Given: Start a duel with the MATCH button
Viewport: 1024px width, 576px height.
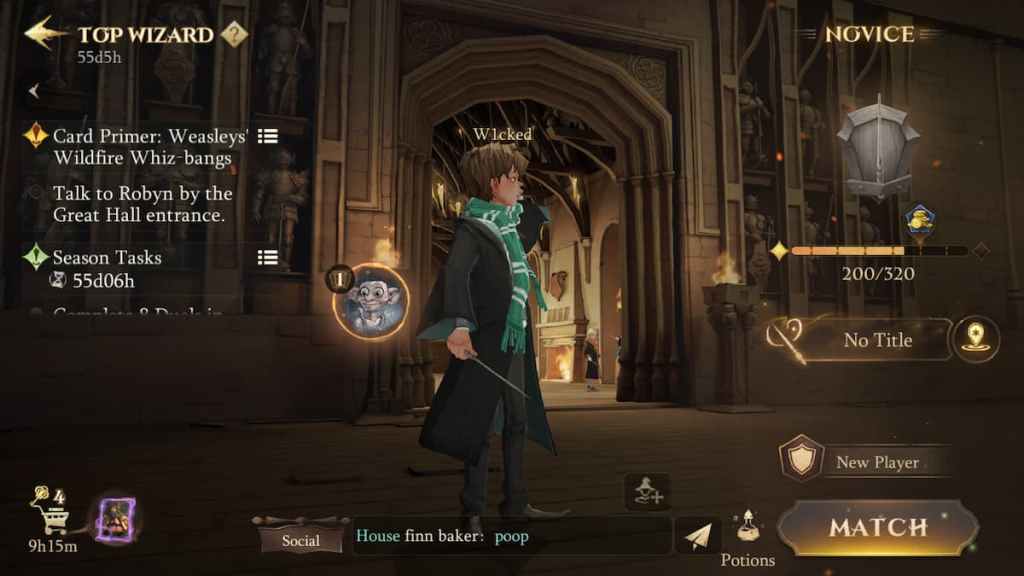Looking at the screenshot, I should coord(877,527).
